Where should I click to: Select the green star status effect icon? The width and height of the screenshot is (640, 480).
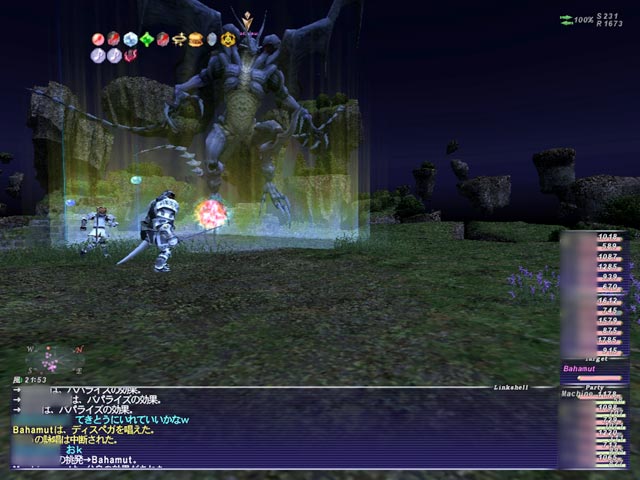147,40
